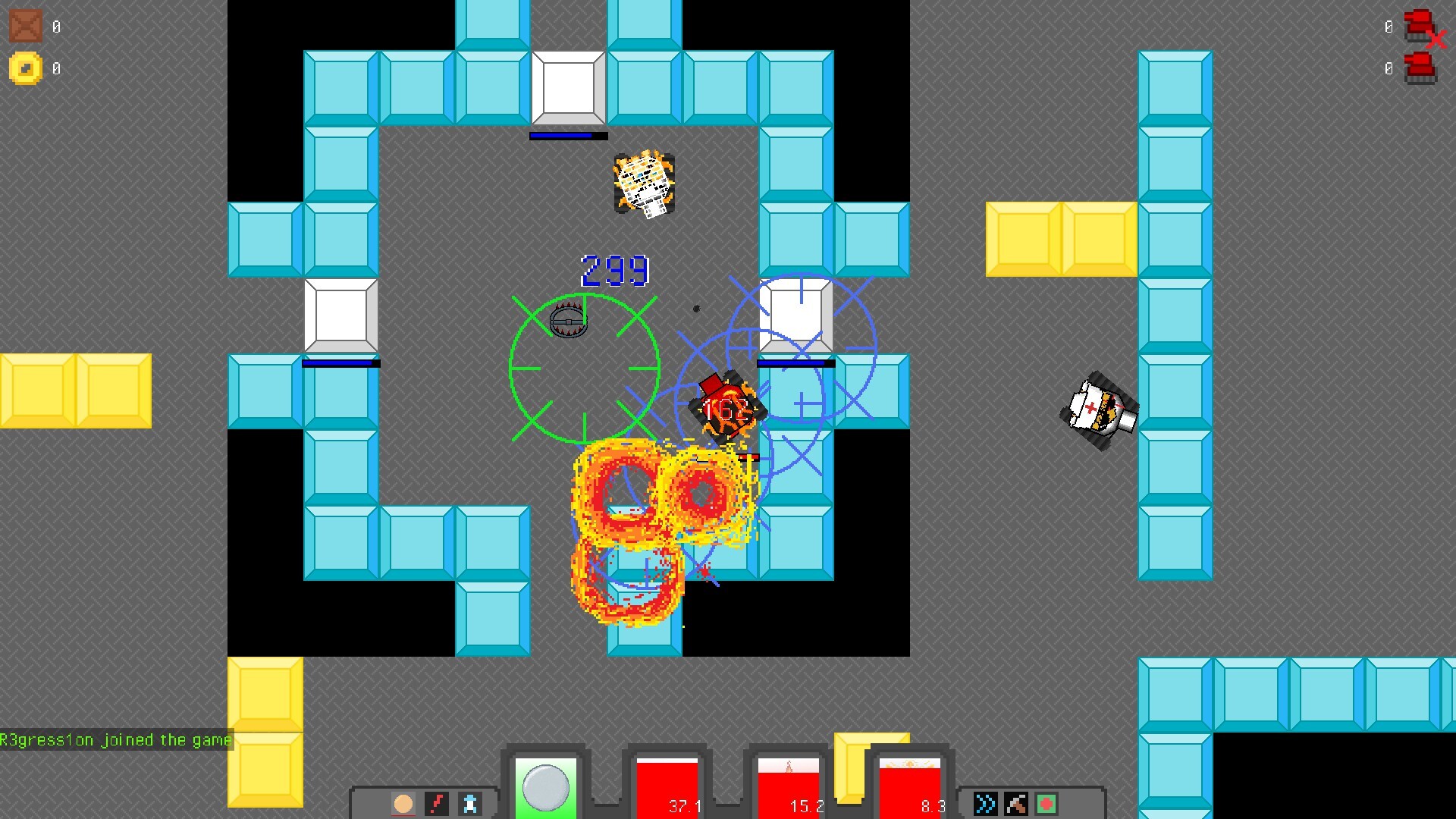Click the weapon bar labeled 15.2
This screenshot has height=819, width=1456.
(x=789, y=785)
